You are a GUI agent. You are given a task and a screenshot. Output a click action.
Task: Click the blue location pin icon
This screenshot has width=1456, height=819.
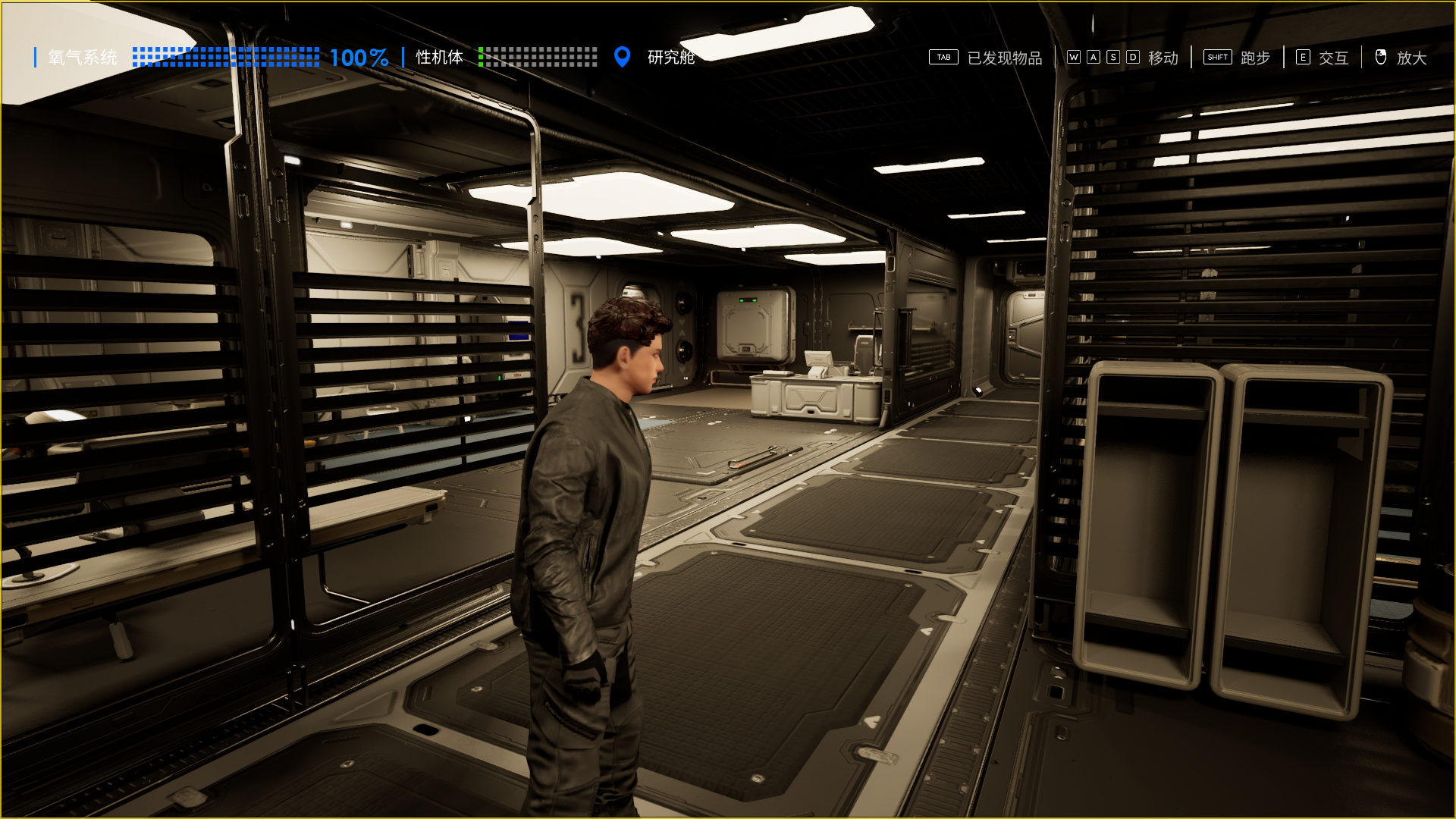(x=622, y=57)
